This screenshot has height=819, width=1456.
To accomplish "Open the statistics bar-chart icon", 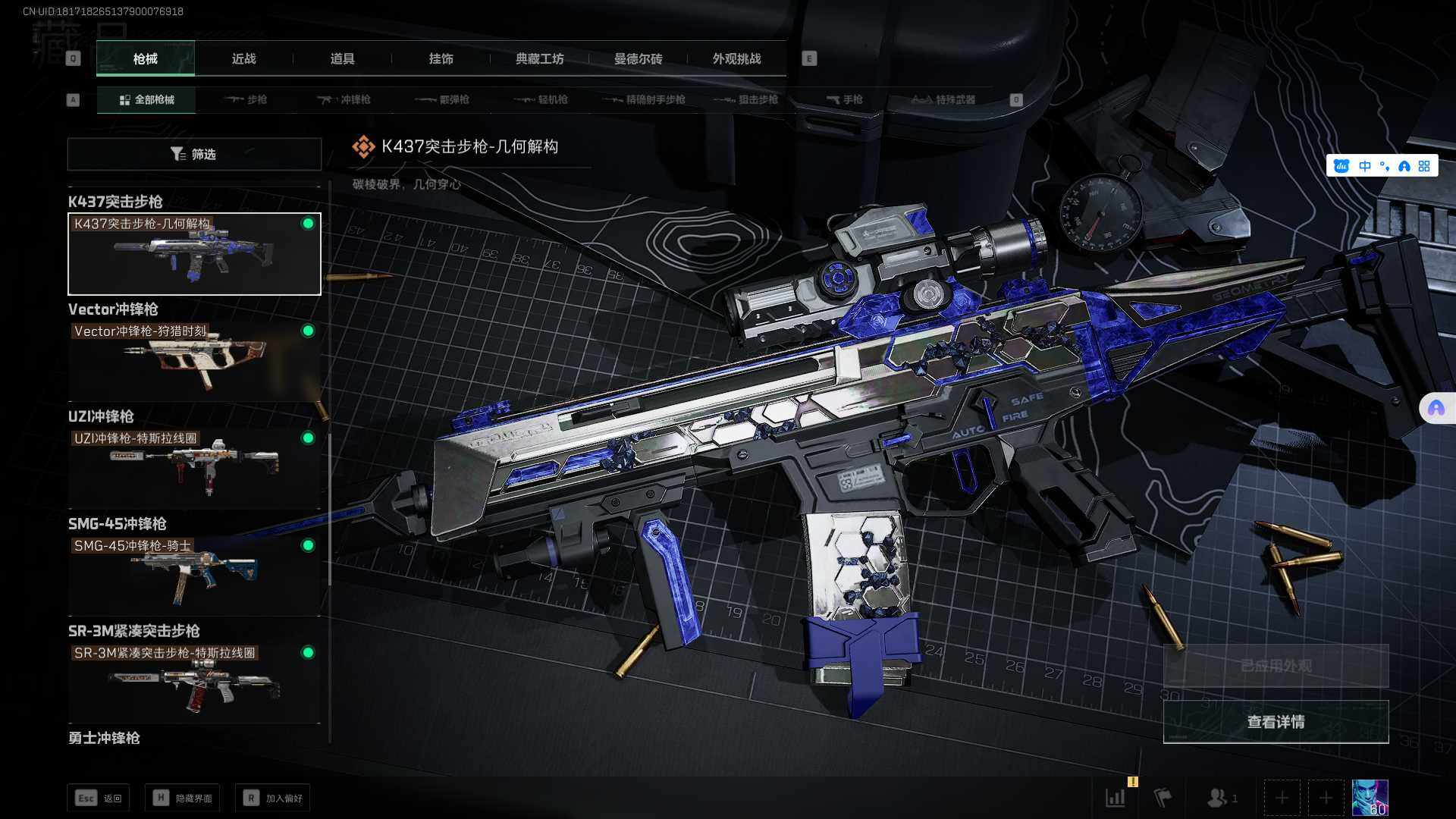I will (1116, 798).
